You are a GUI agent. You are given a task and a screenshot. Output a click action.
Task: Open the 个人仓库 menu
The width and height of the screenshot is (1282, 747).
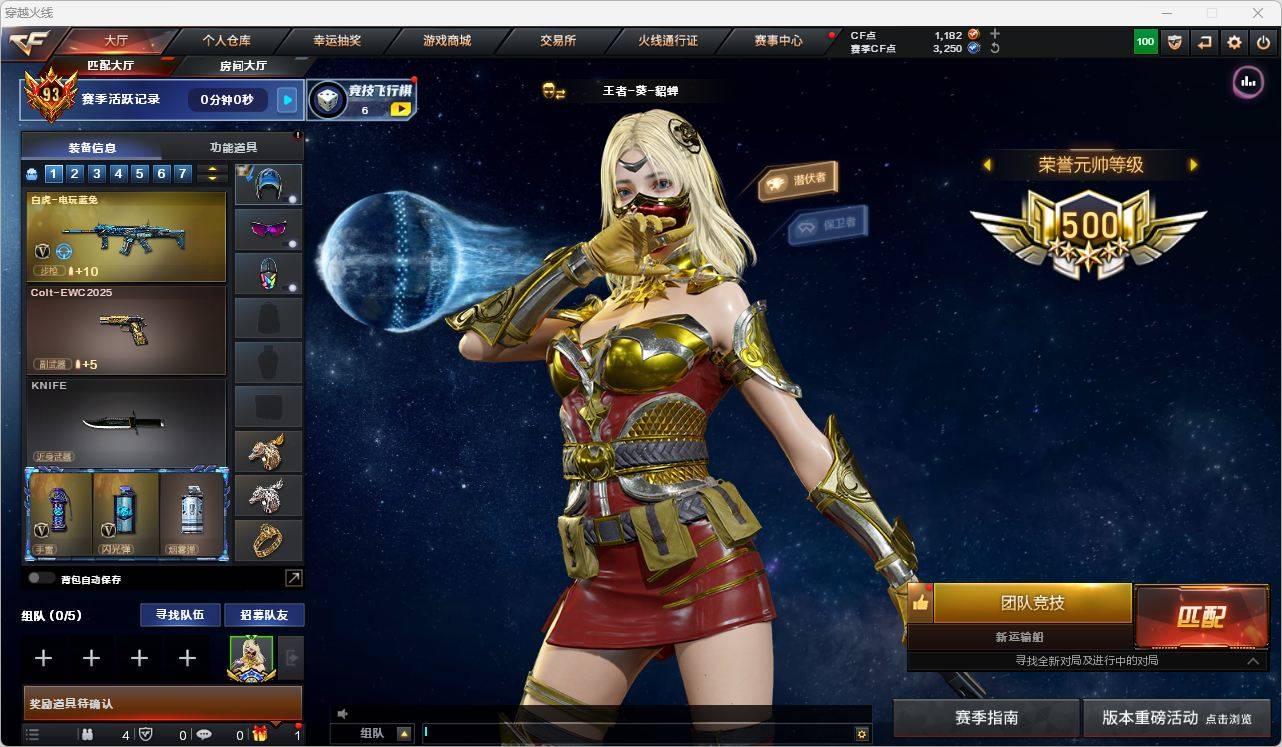pyautogui.click(x=227, y=41)
